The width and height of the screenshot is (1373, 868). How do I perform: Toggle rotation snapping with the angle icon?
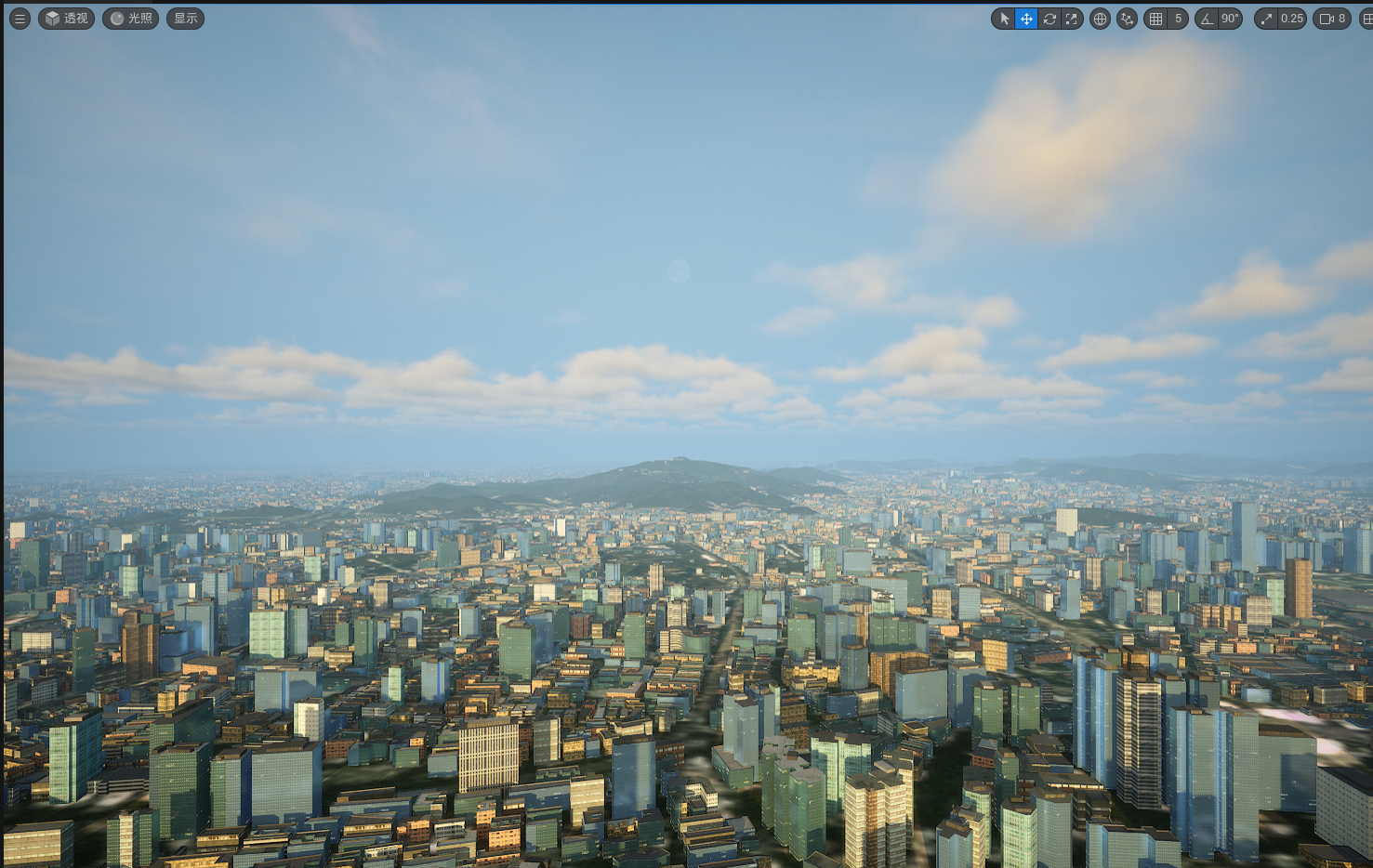point(1207,19)
